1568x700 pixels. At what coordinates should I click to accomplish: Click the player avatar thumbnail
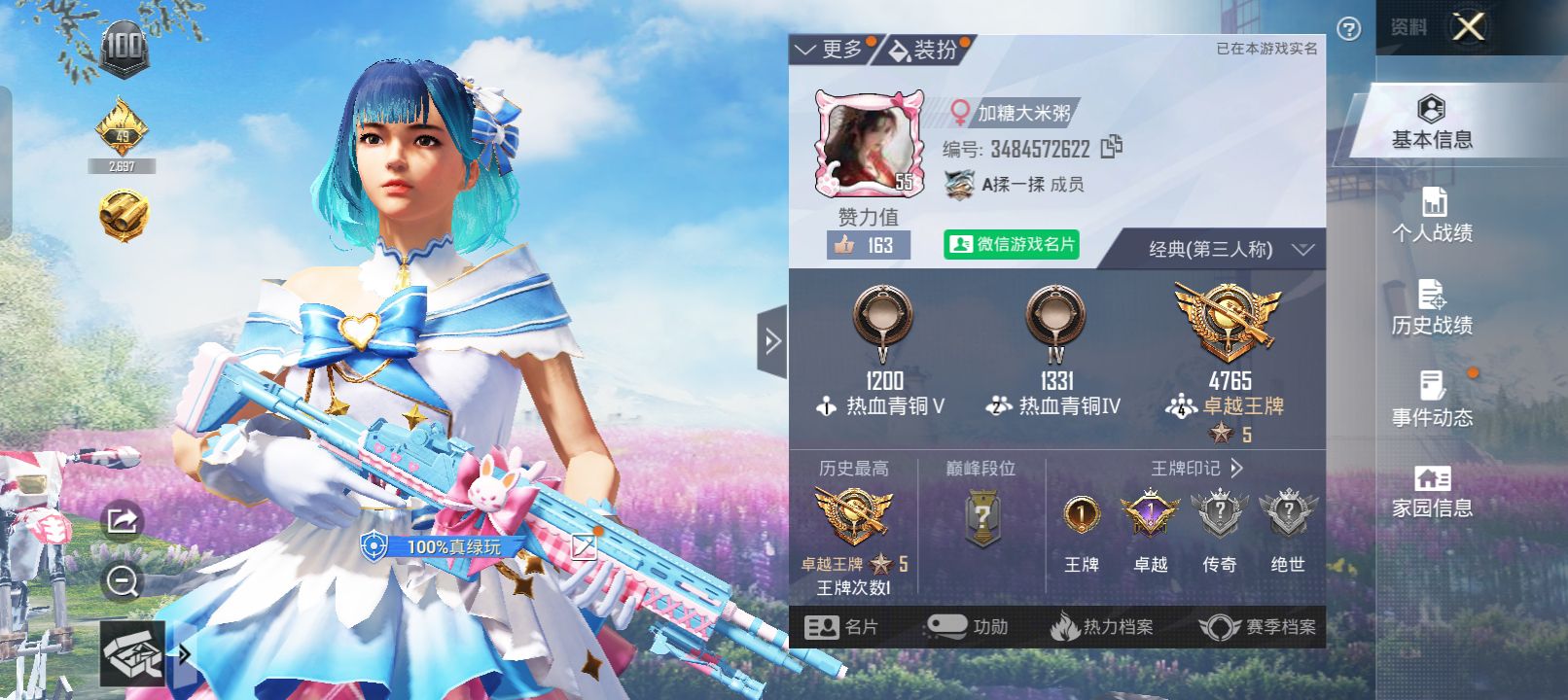pyautogui.click(x=869, y=141)
